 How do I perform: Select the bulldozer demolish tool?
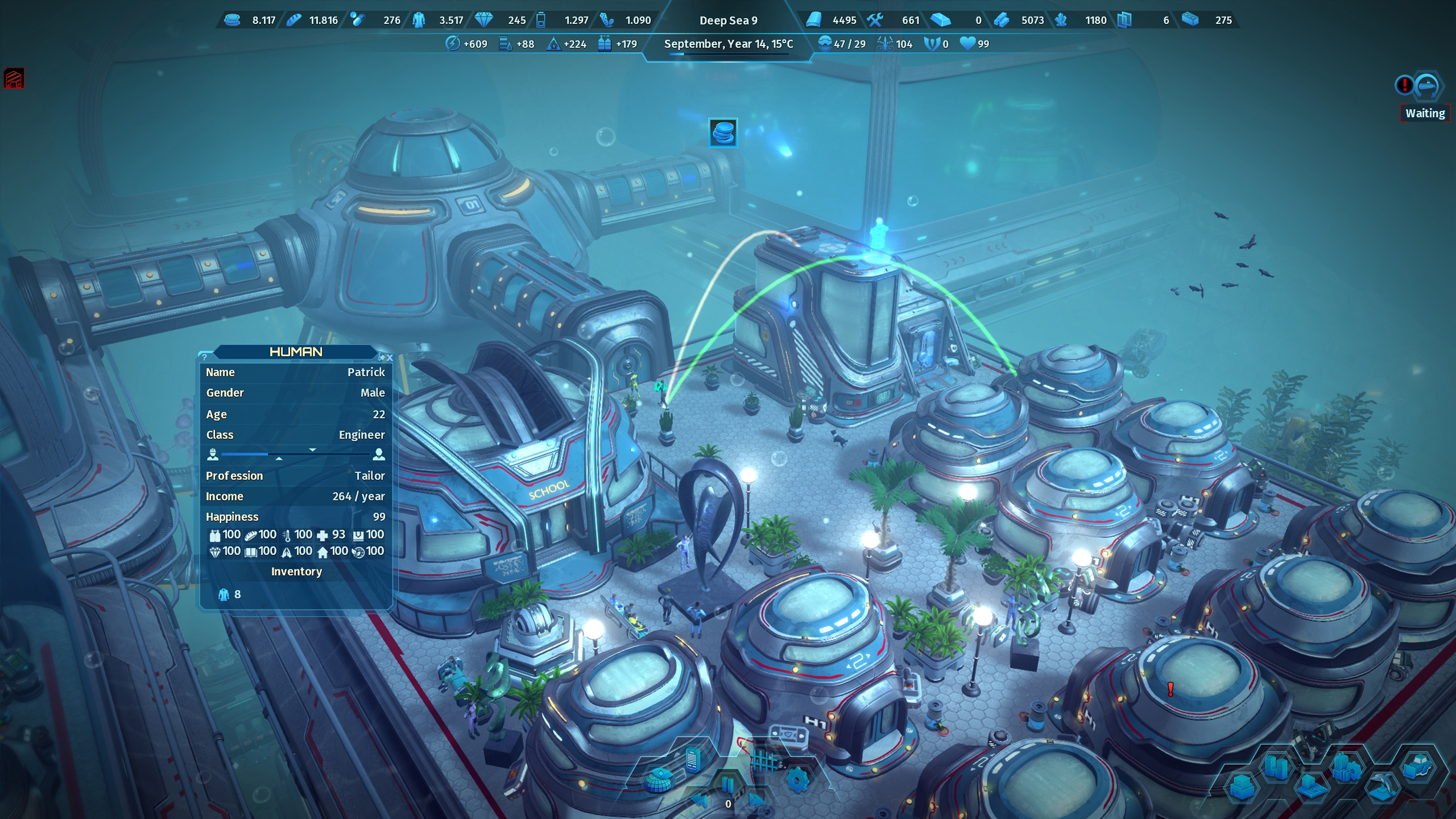click(x=1418, y=766)
